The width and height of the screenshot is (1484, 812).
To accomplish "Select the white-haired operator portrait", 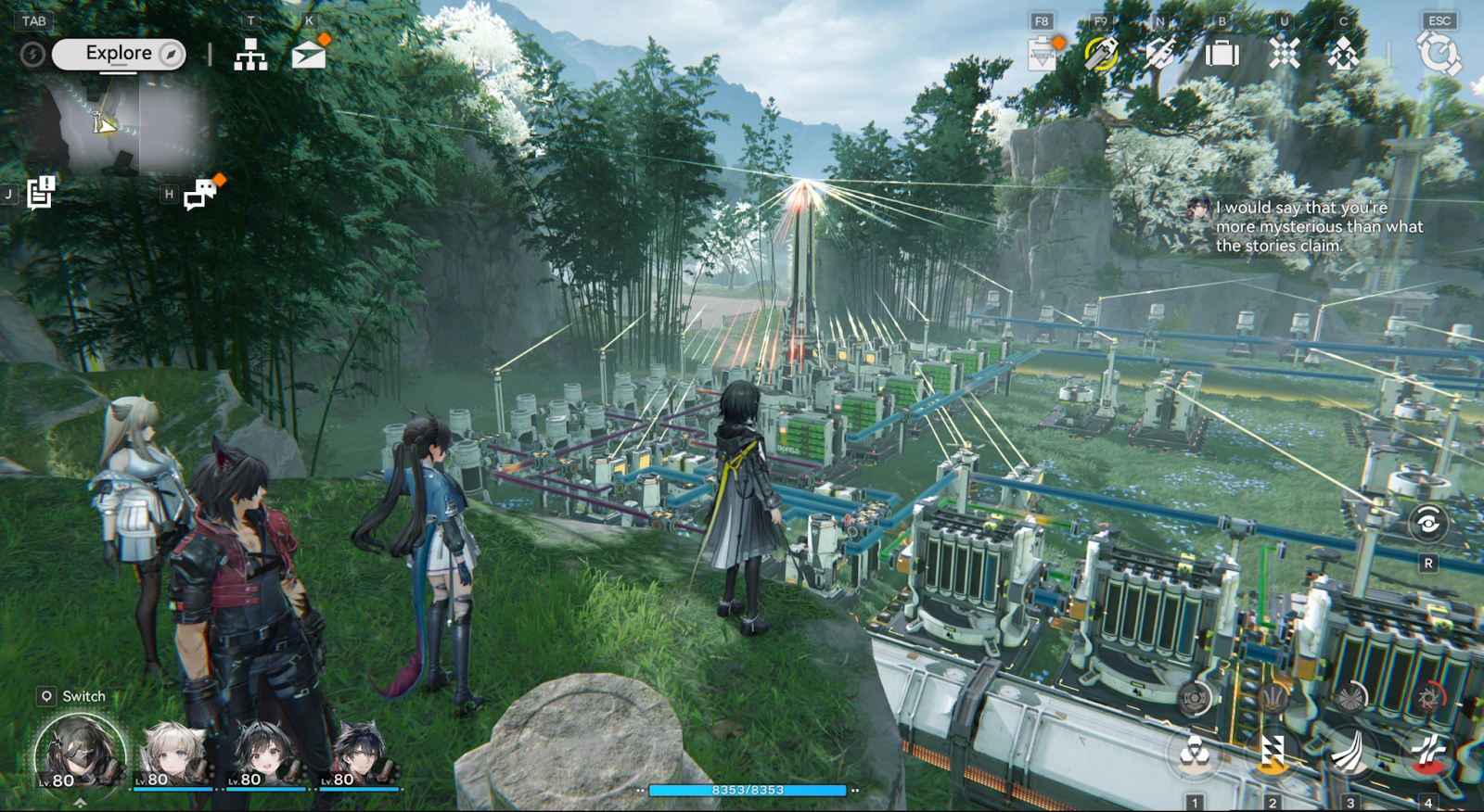I will pyautogui.click(x=173, y=753).
